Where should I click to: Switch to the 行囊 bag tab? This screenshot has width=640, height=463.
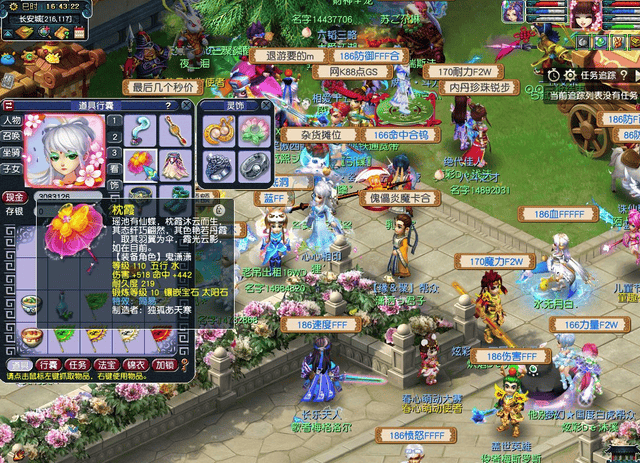coord(48,364)
